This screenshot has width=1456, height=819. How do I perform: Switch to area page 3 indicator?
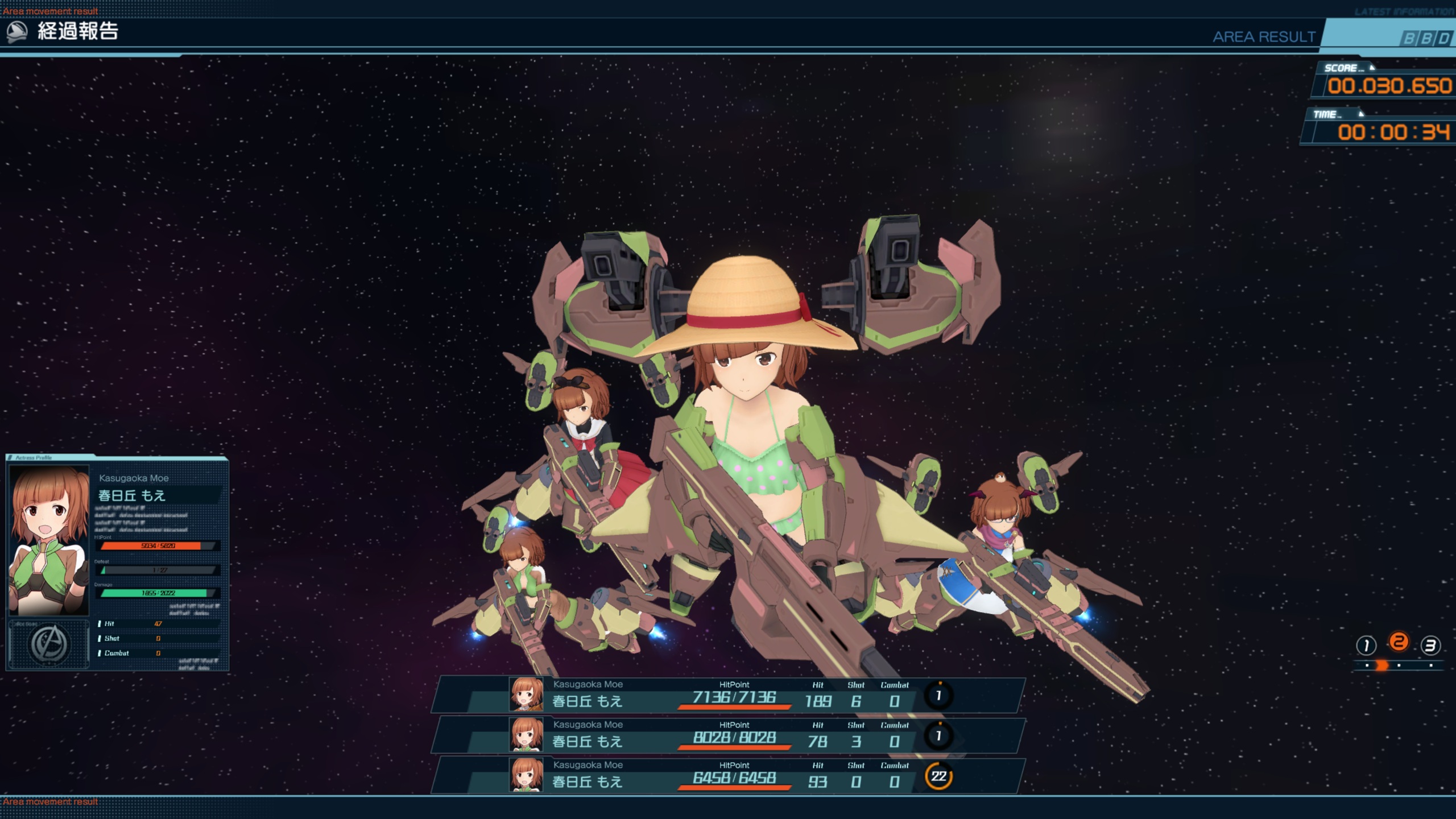tap(1430, 646)
